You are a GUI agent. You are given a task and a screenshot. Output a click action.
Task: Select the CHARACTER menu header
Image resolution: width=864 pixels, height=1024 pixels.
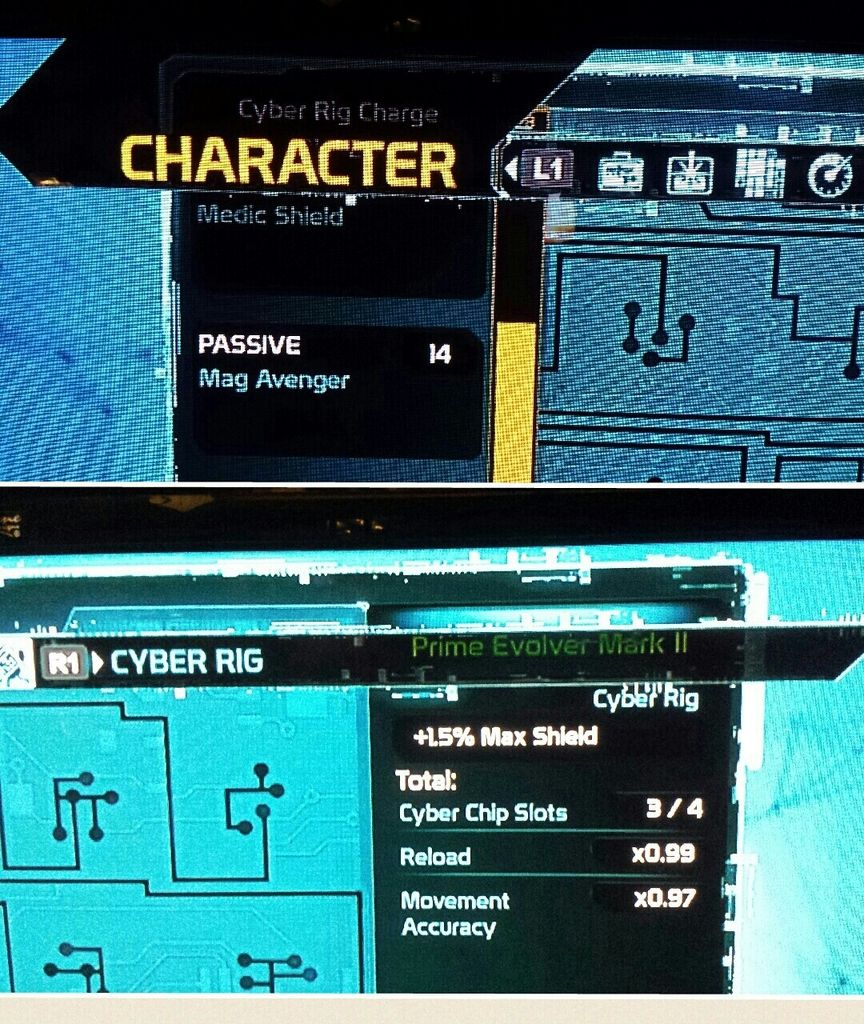click(288, 162)
